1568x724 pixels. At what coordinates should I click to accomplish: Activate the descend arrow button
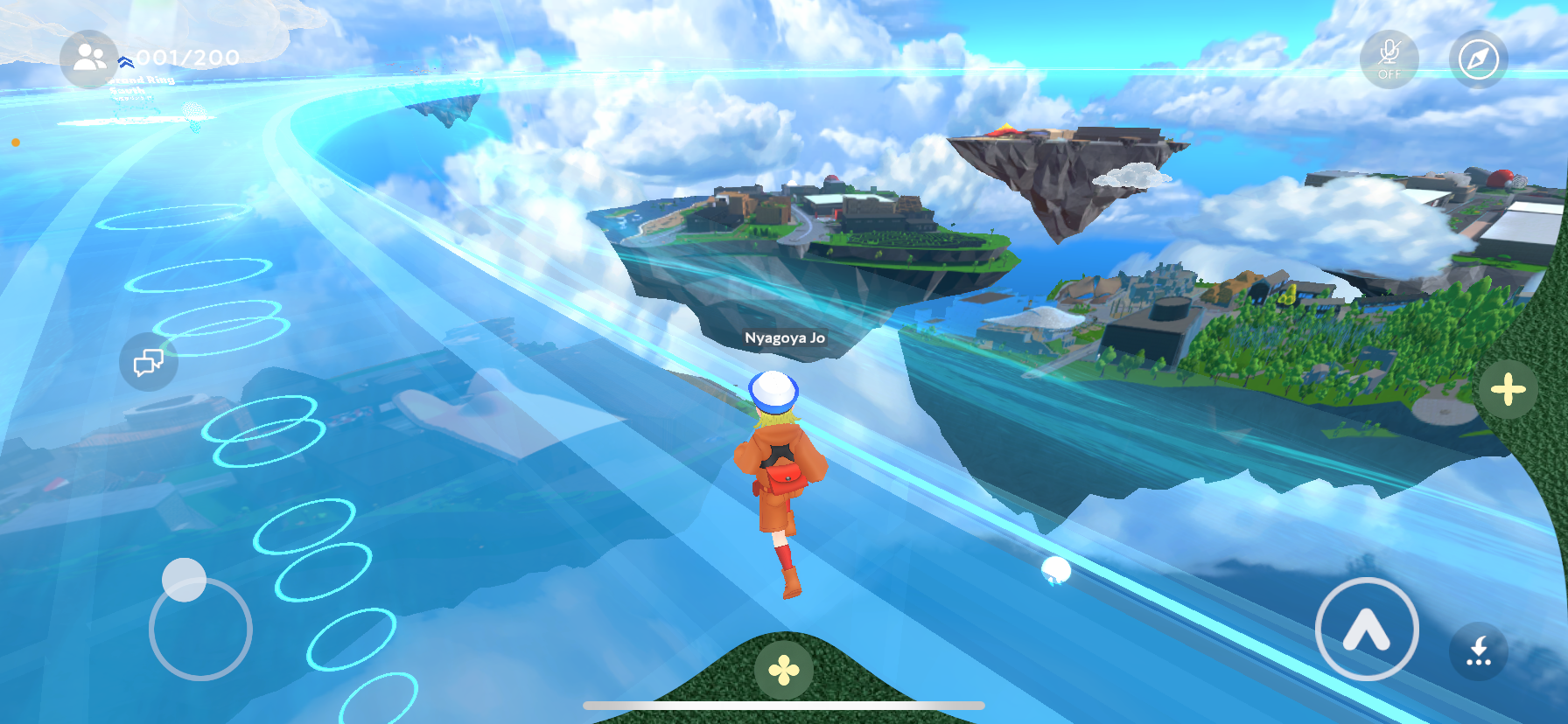pyautogui.click(x=1478, y=651)
